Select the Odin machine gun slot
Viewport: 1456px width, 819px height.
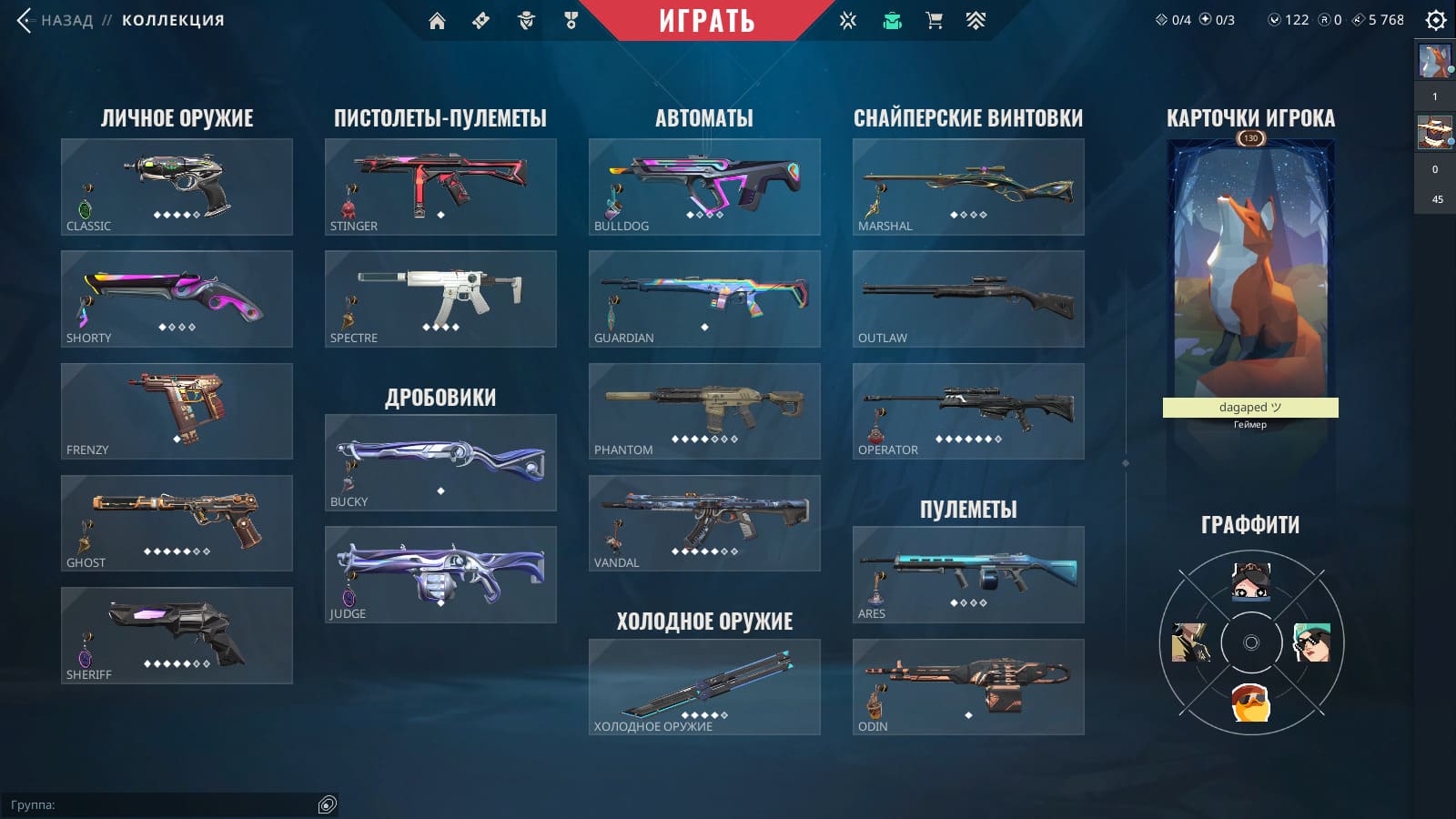(968, 687)
